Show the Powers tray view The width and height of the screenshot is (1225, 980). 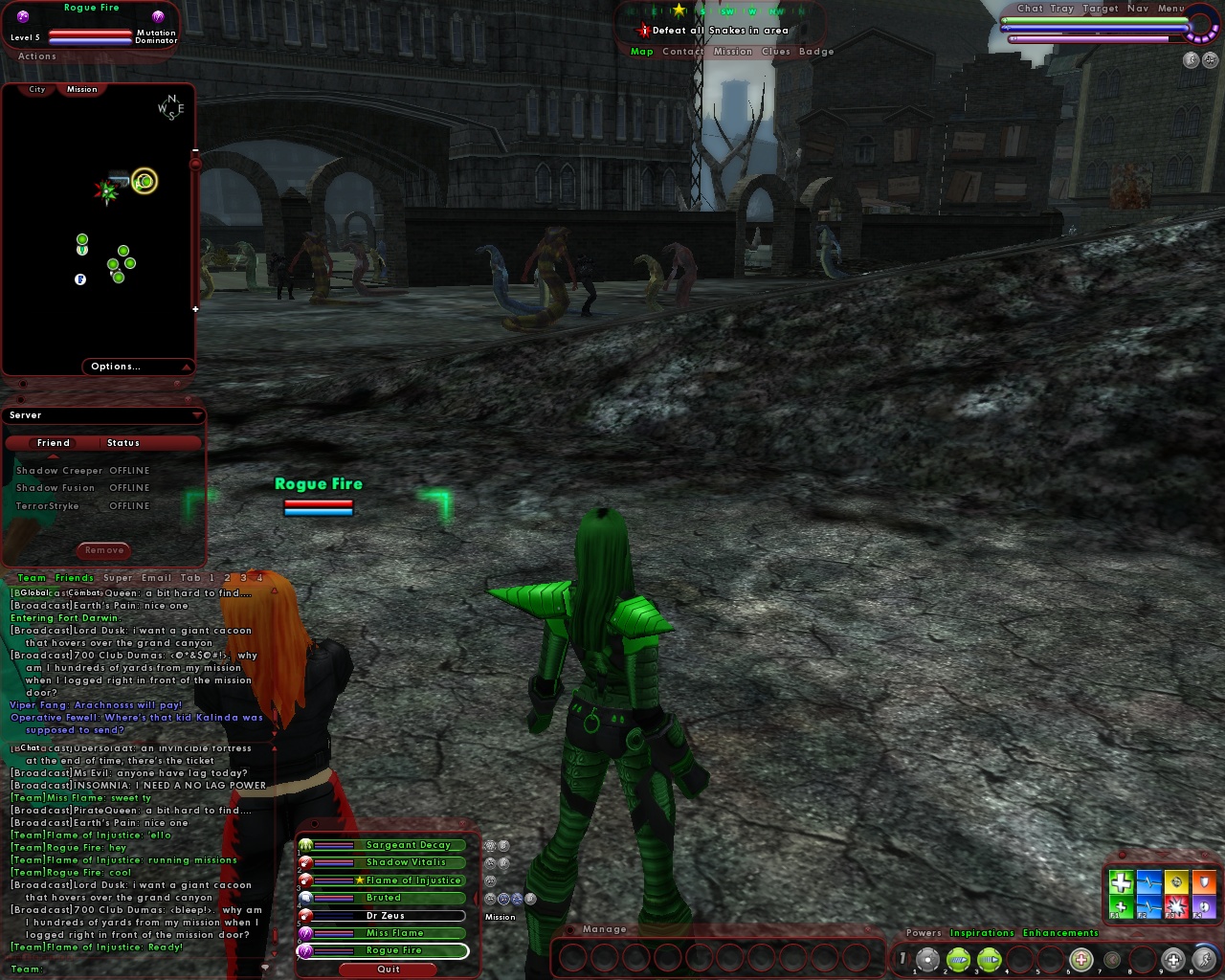(922, 933)
